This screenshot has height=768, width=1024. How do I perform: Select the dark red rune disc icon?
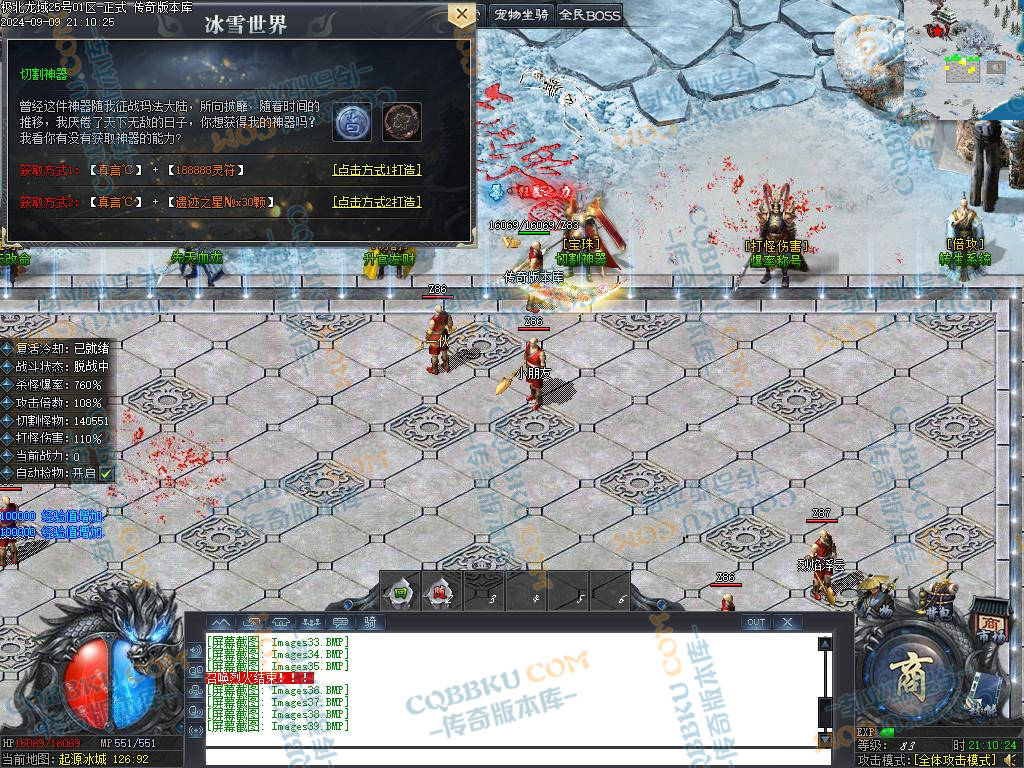402,121
